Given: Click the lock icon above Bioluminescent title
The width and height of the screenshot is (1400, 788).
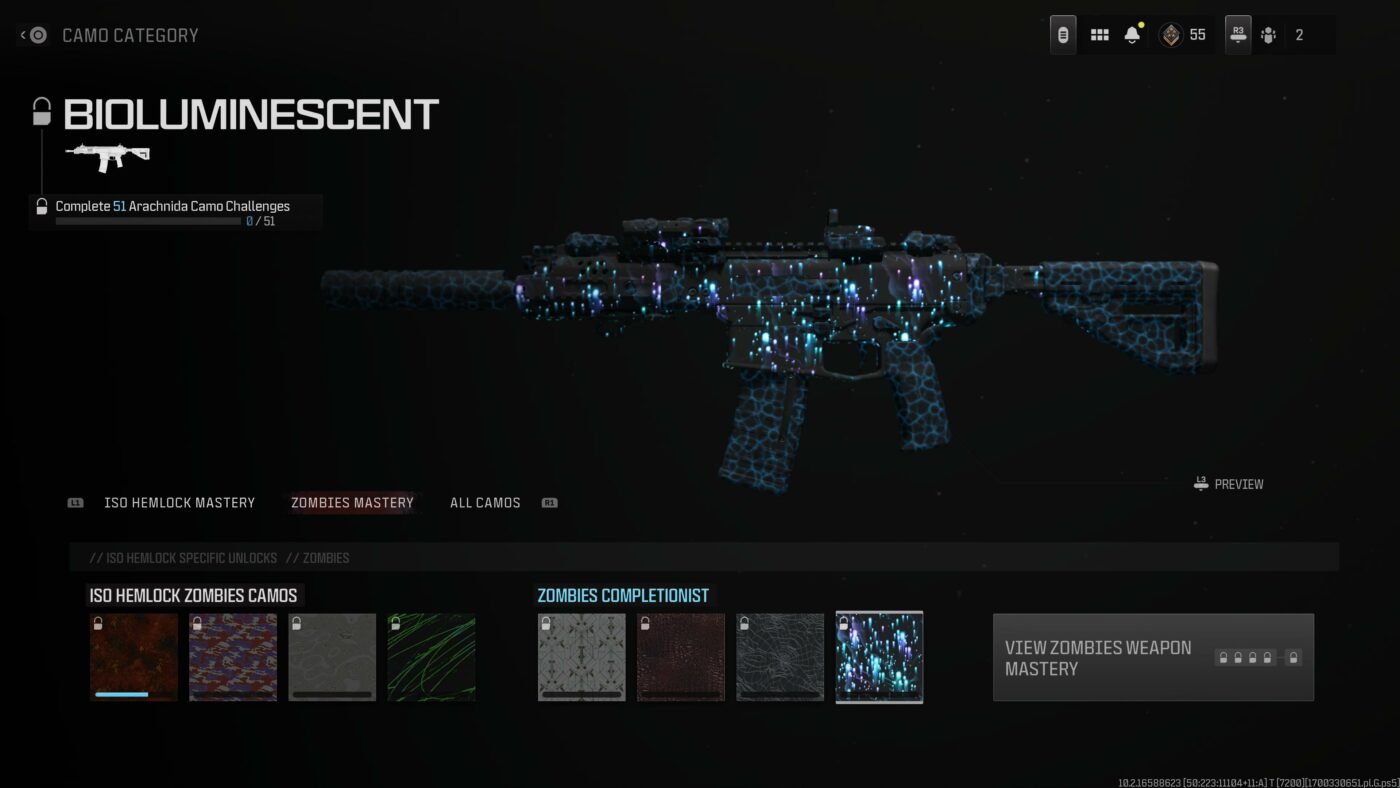Looking at the screenshot, I should click(x=40, y=111).
